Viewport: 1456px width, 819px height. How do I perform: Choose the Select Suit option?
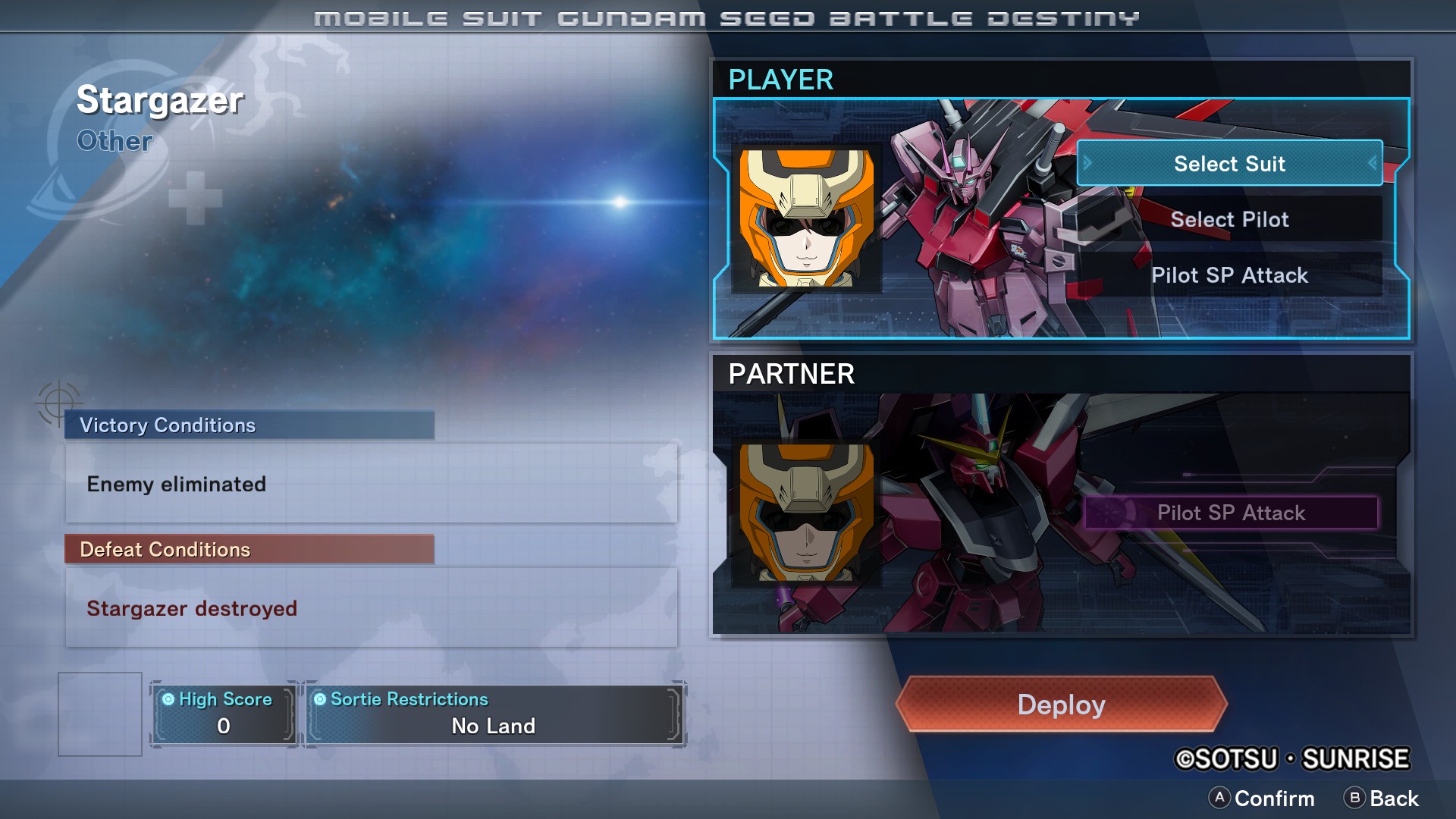[x=1229, y=163]
